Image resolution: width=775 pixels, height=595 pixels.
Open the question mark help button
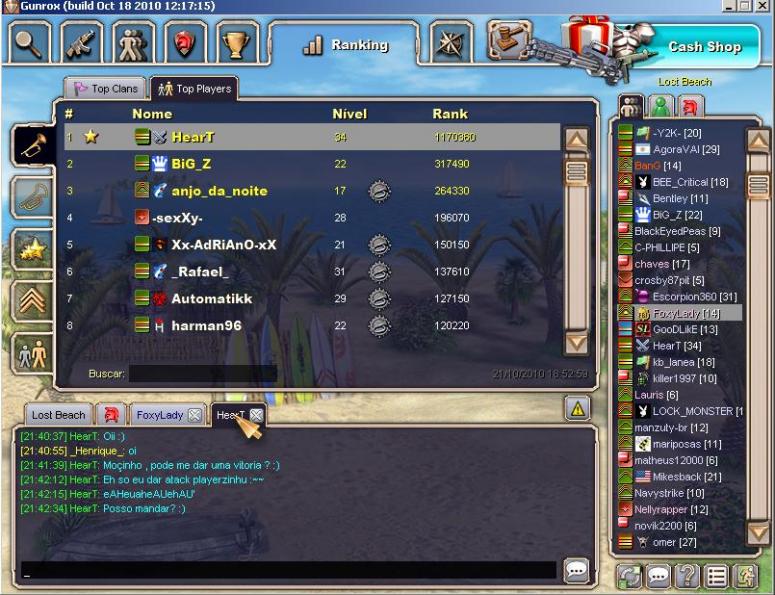click(x=686, y=576)
